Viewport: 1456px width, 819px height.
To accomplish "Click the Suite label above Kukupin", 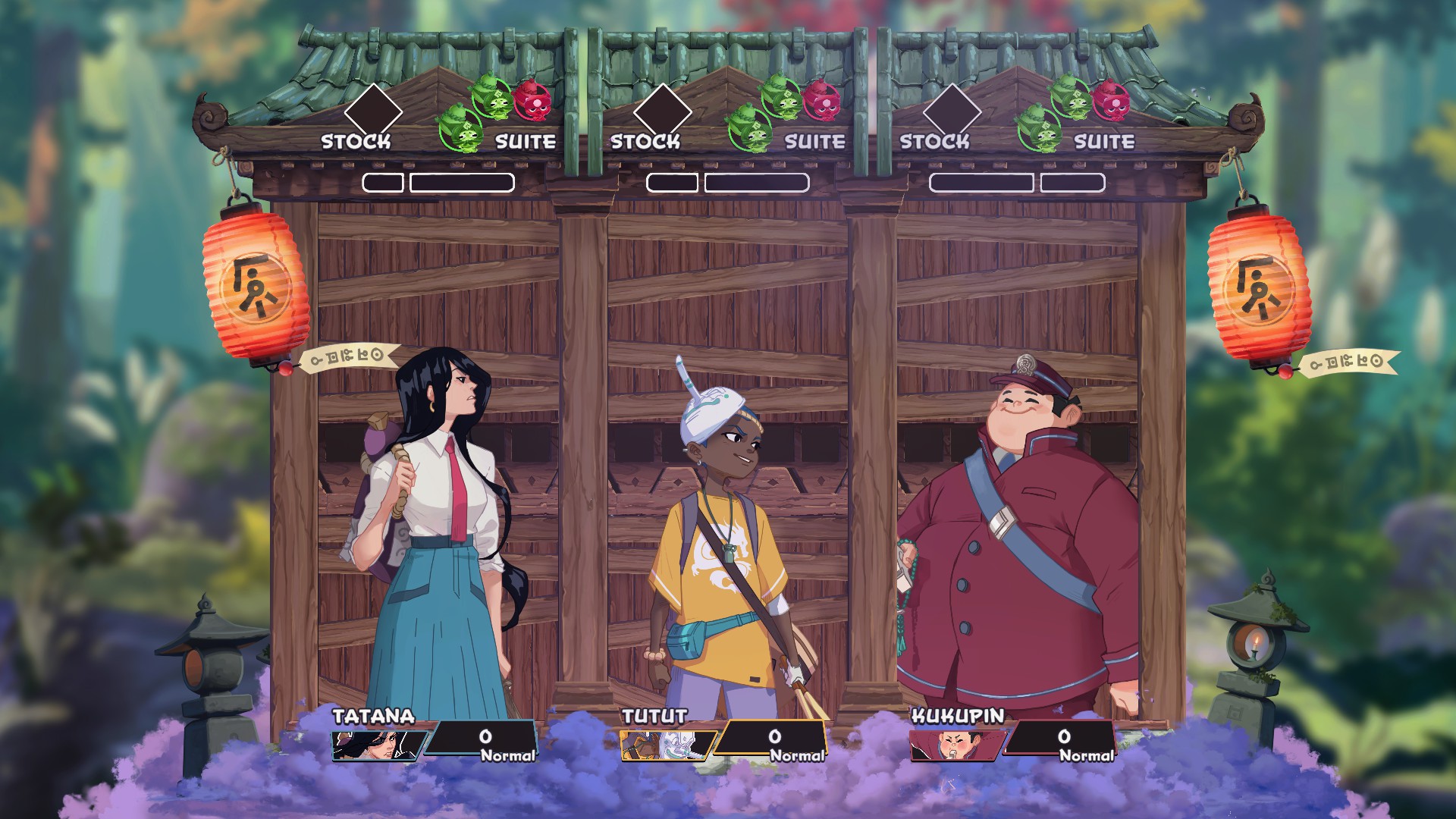I will pyautogui.click(x=1104, y=142).
